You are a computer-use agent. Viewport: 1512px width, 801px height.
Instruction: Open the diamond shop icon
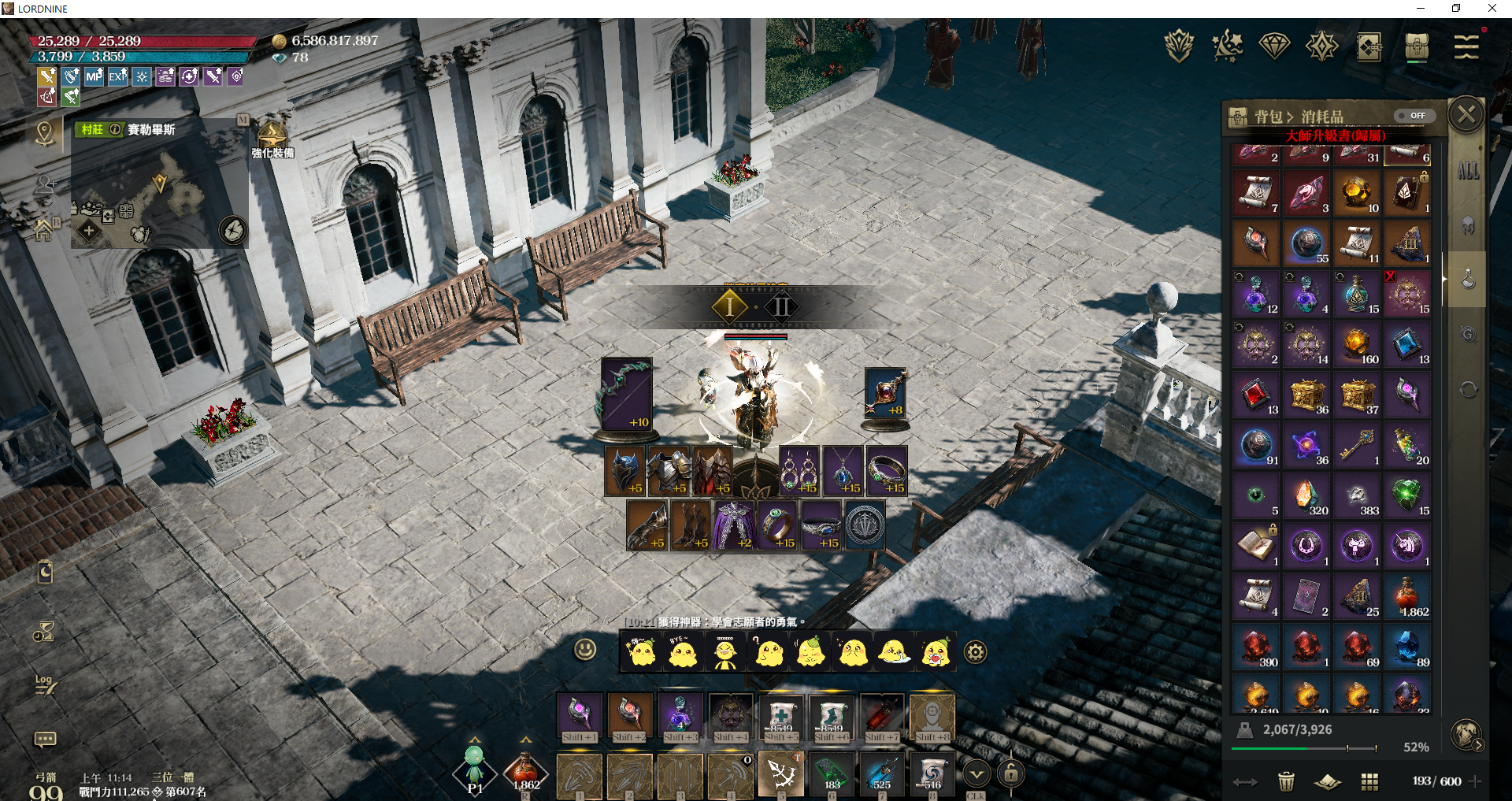click(x=1274, y=46)
